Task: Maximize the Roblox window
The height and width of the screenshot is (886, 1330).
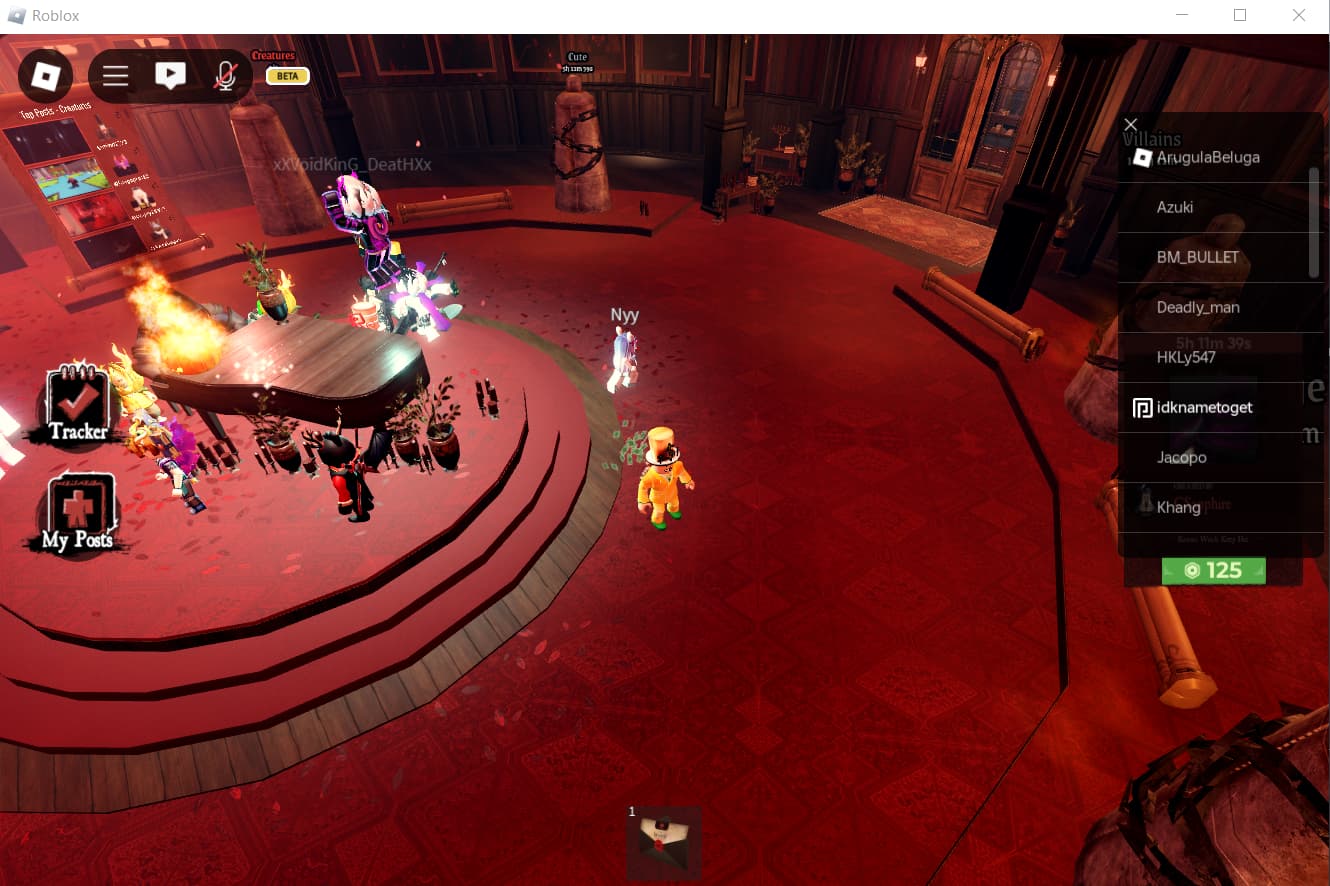Action: tap(1240, 15)
